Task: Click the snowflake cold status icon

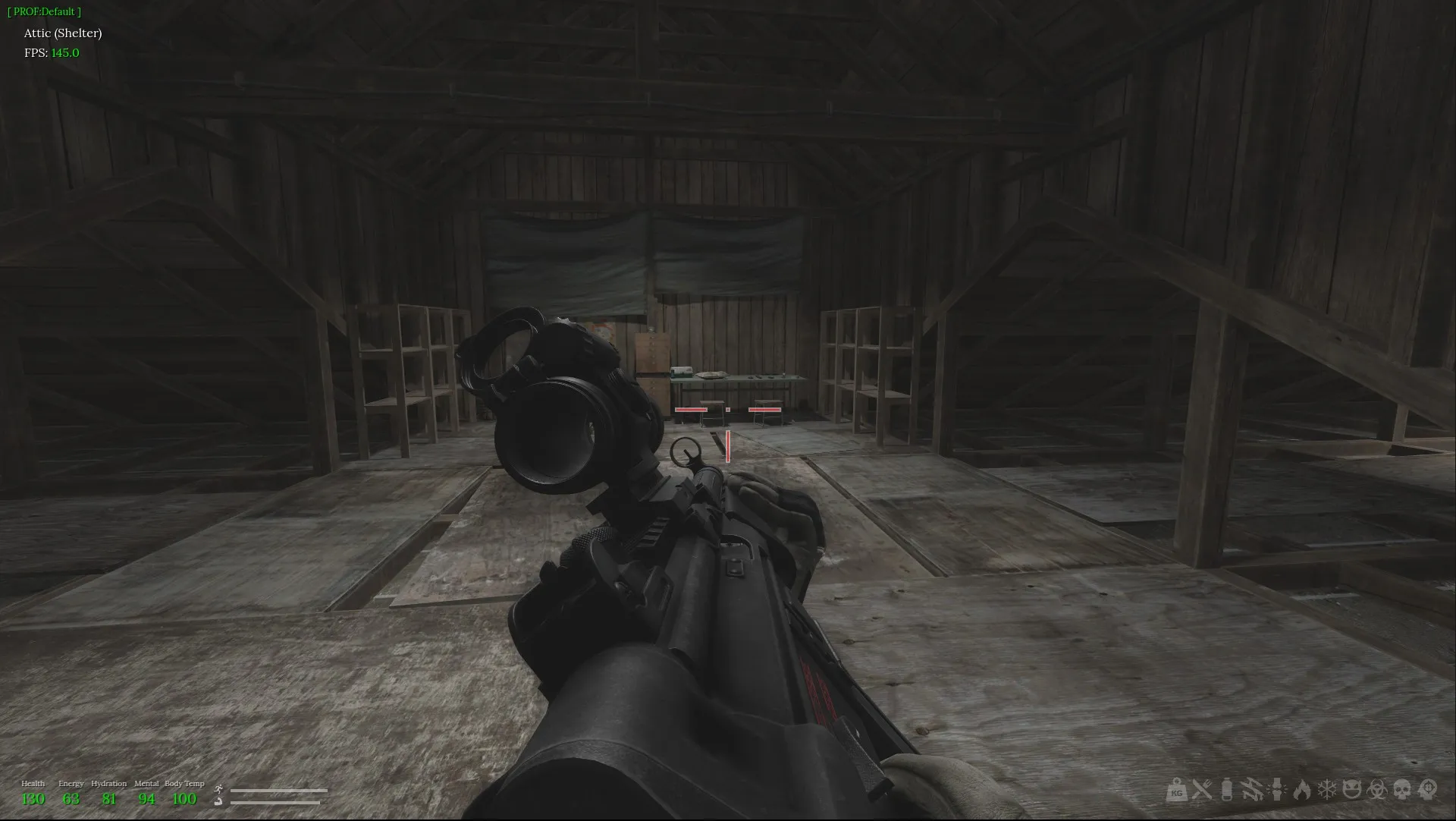Action: (x=1326, y=792)
